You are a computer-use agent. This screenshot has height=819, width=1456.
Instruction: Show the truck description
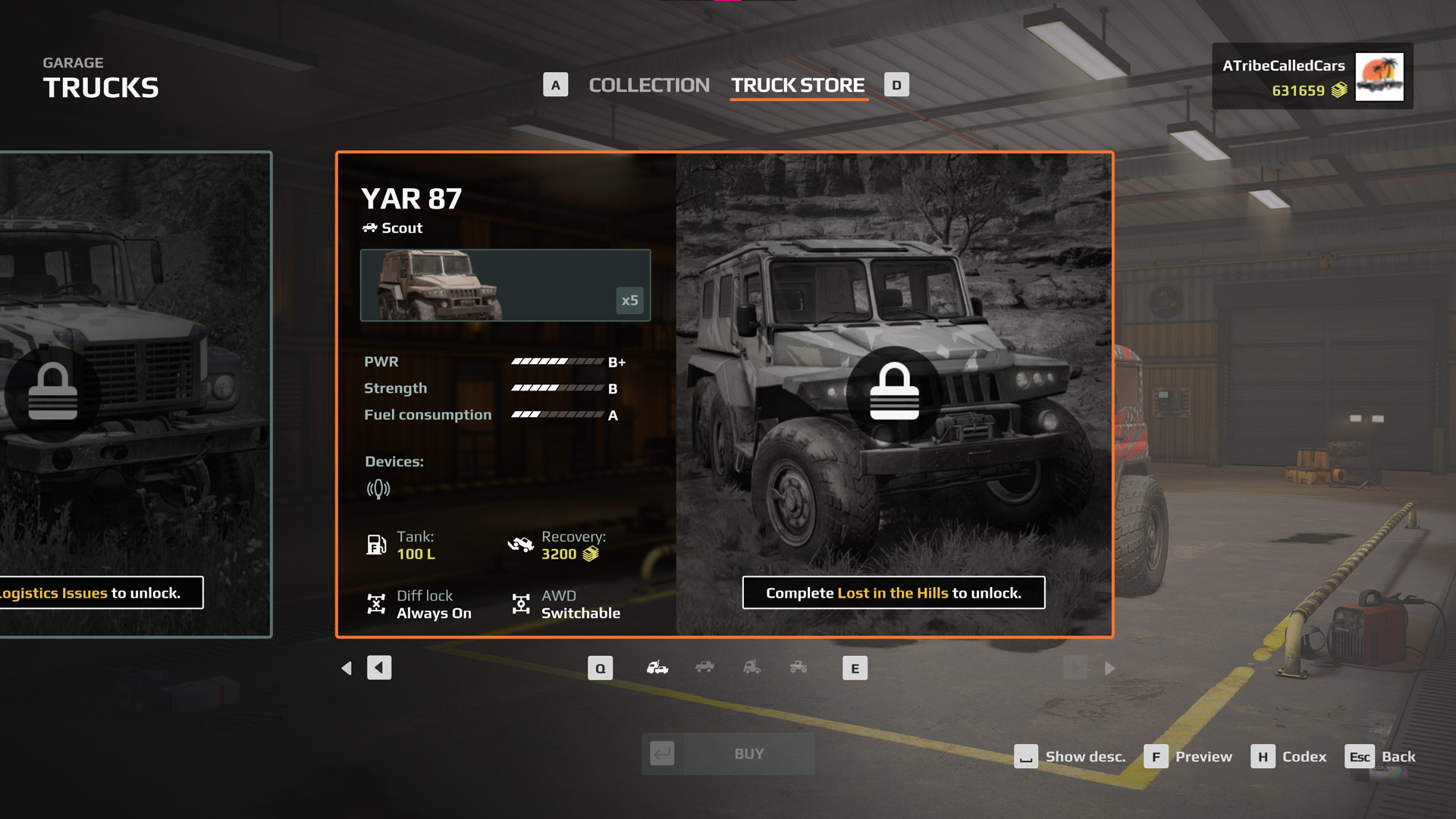click(1070, 757)
